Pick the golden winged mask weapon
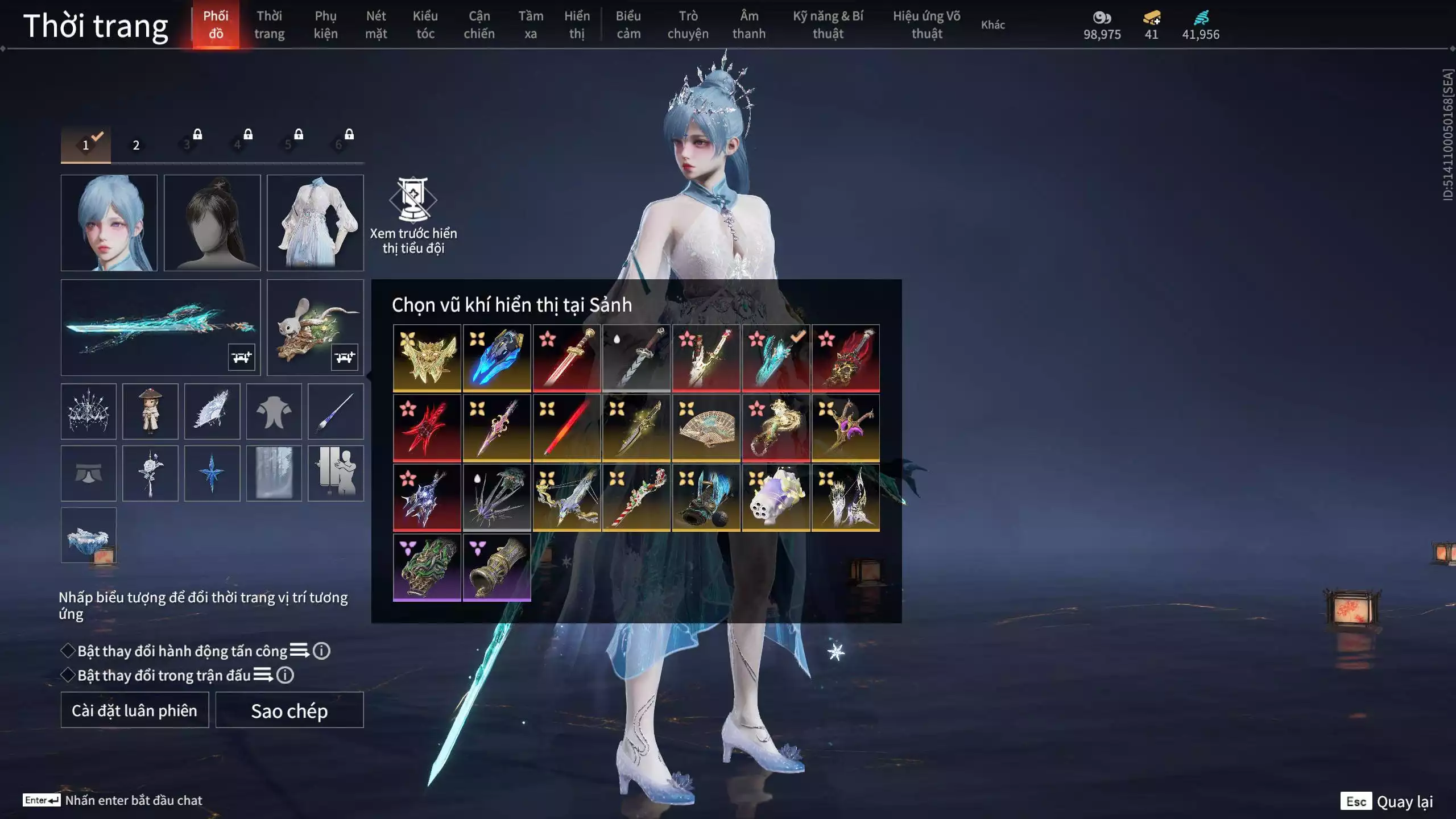The height and width of the screenshot is (819, 1456). pyautogui.click(x=427, y=358)
